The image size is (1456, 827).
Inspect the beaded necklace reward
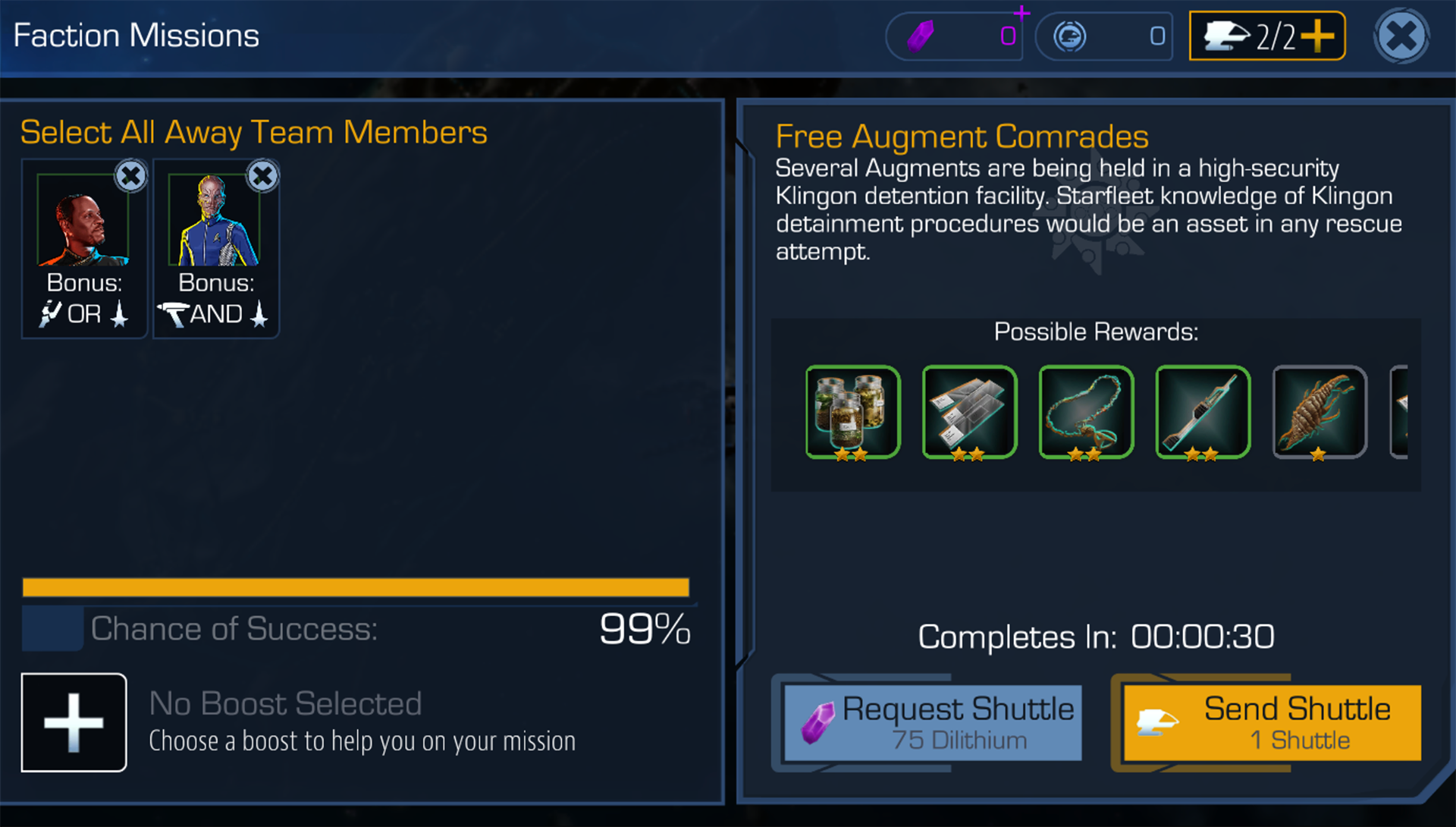point(1086,412)
